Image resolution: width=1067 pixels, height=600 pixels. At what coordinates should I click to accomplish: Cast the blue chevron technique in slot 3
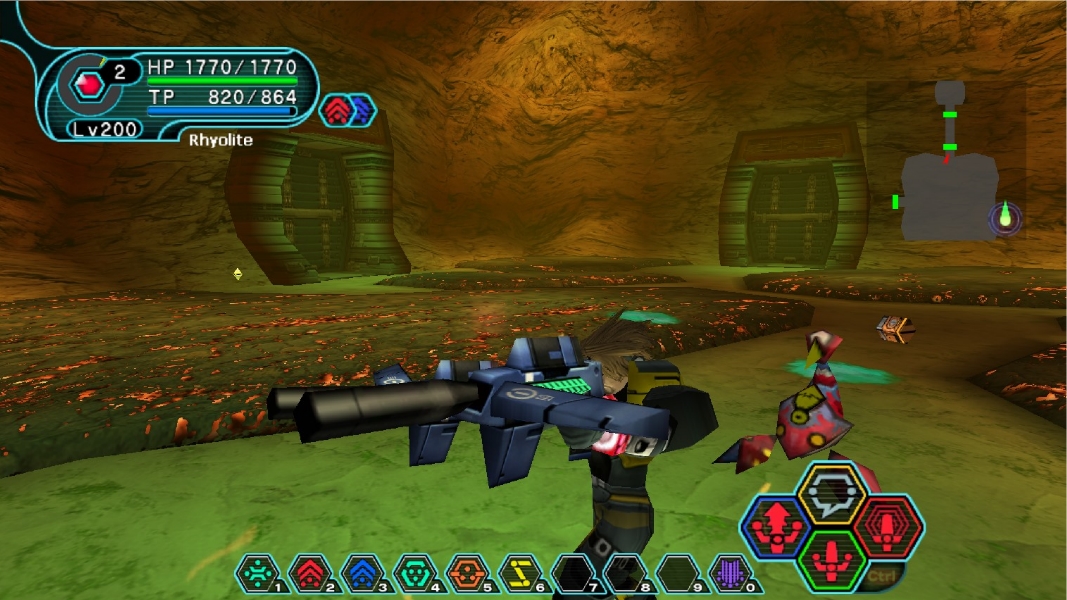tap(361, 574)
